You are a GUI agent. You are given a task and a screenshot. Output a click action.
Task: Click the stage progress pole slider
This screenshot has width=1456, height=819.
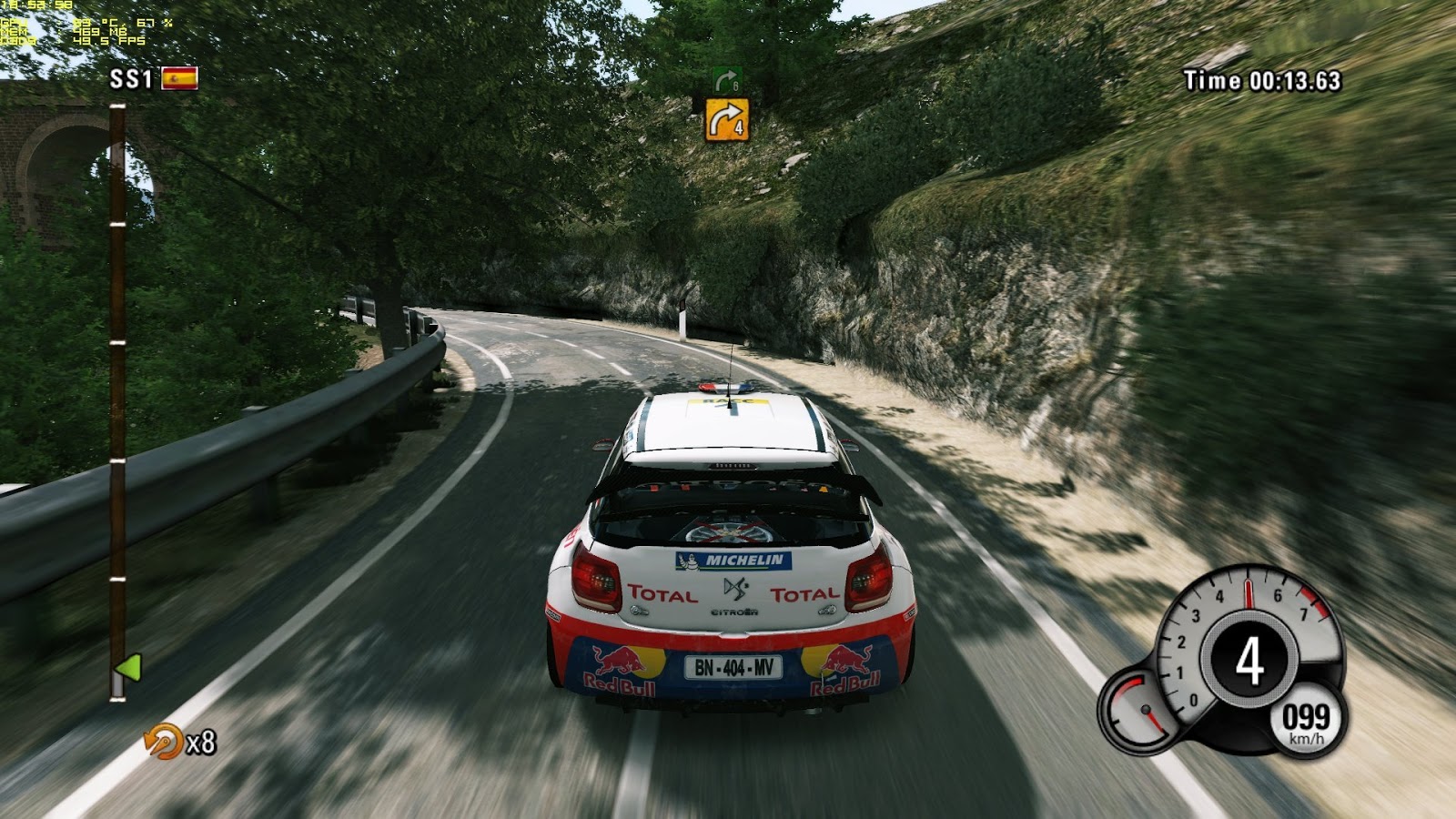[121, 400]
